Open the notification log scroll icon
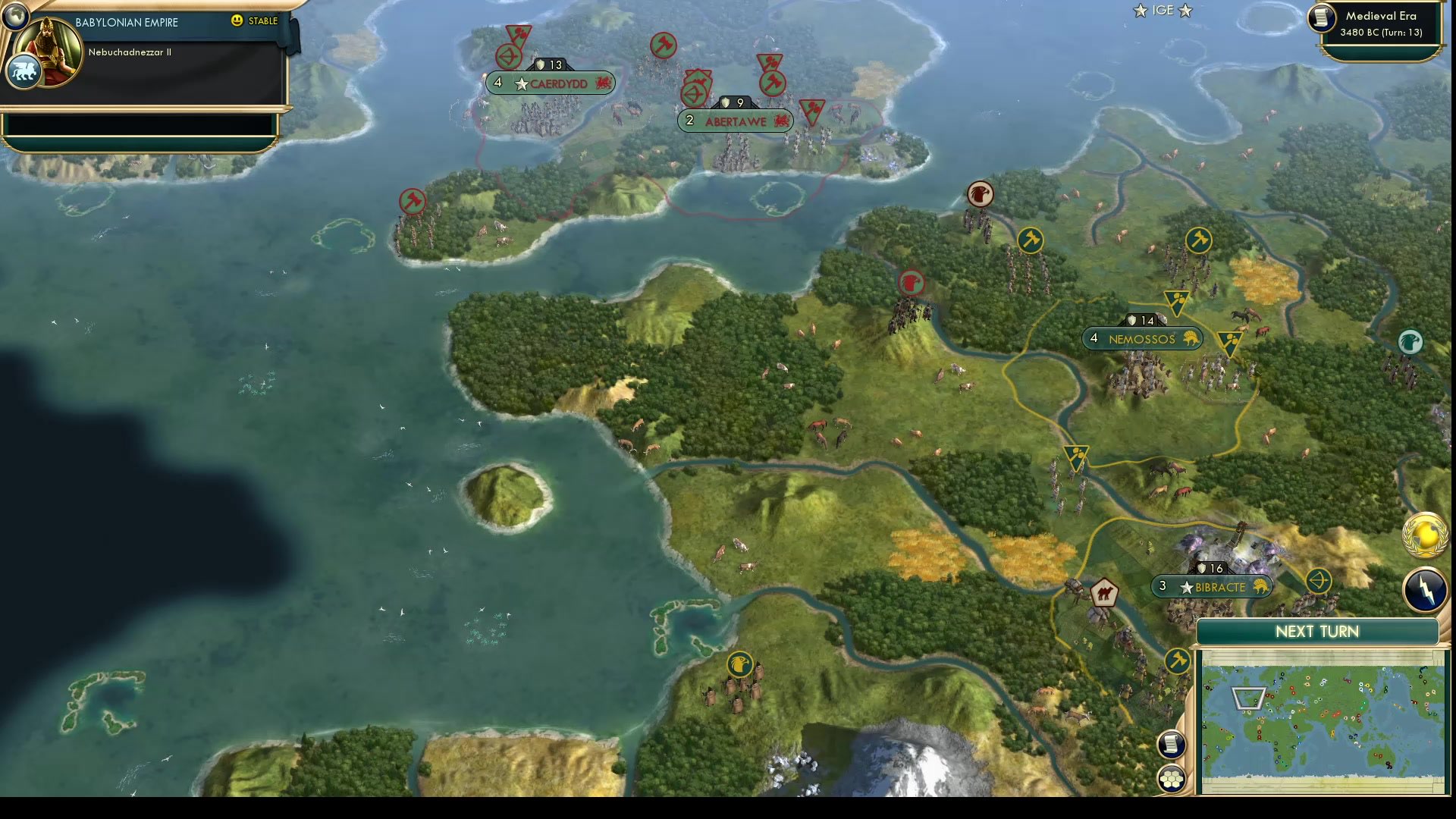This screenshot has width=1456, height=819. click(x=1171, y=744)
